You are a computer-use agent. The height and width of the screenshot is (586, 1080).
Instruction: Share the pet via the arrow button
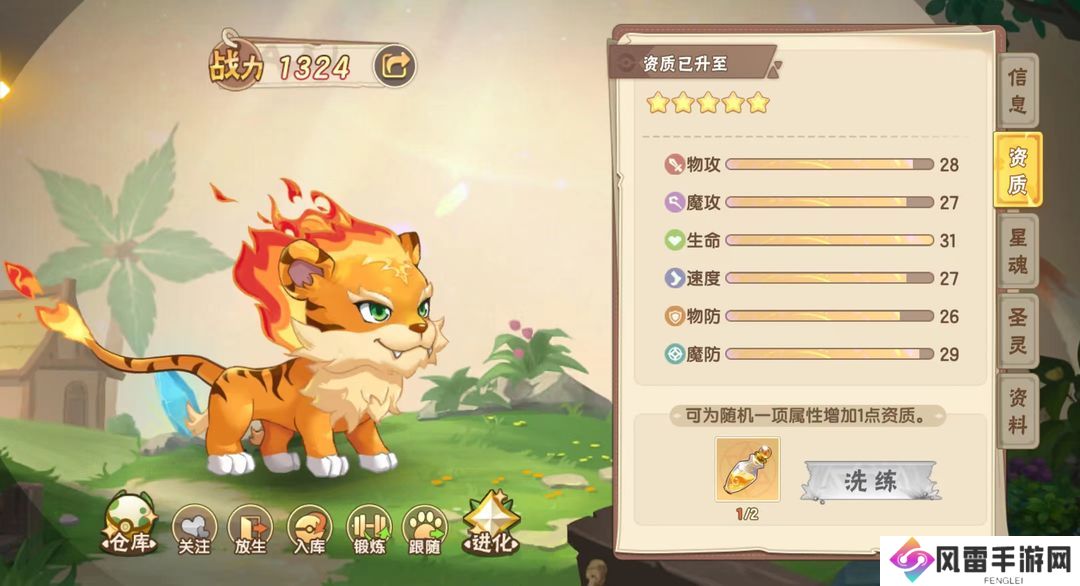pos(395,67)
